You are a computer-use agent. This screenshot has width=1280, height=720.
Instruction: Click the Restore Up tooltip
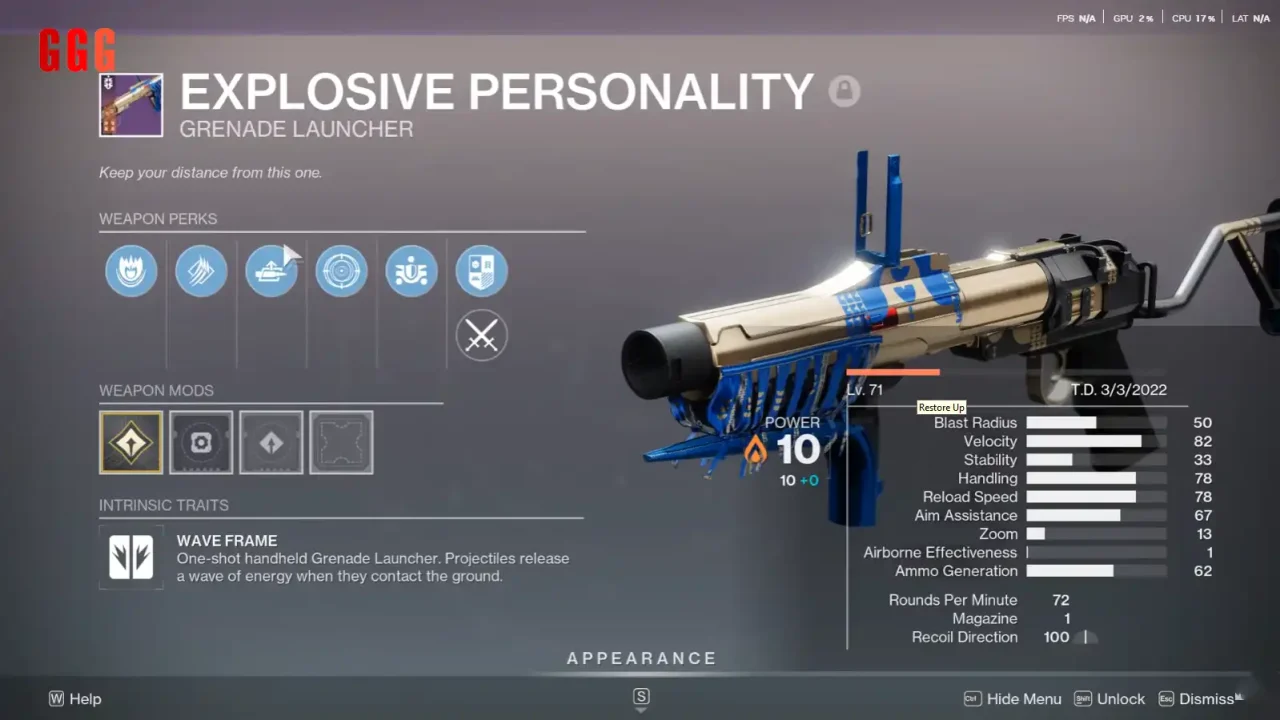pyautogui.click(x=941, y=407)
